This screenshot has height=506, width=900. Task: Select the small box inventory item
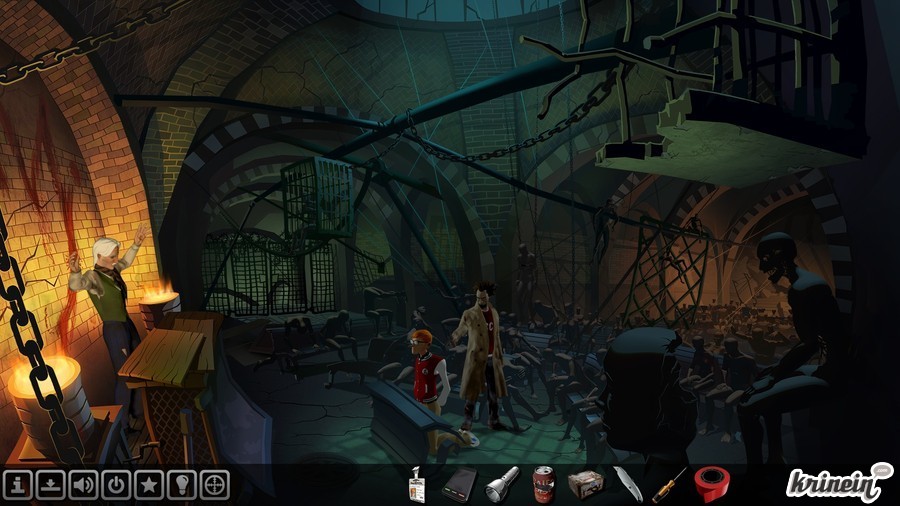(584, 485)
